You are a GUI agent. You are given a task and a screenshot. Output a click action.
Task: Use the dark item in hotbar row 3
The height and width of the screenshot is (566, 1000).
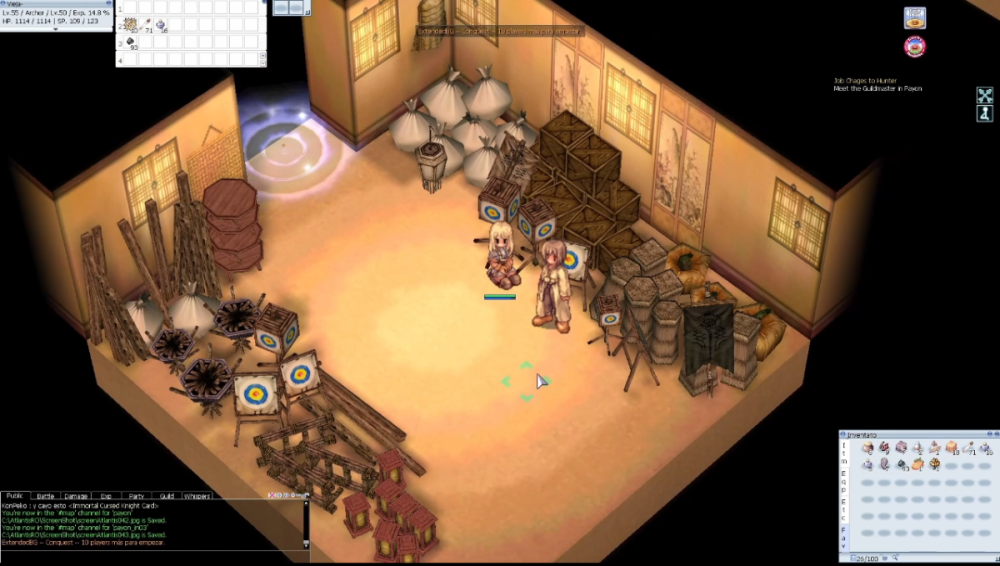click(131, 43)
